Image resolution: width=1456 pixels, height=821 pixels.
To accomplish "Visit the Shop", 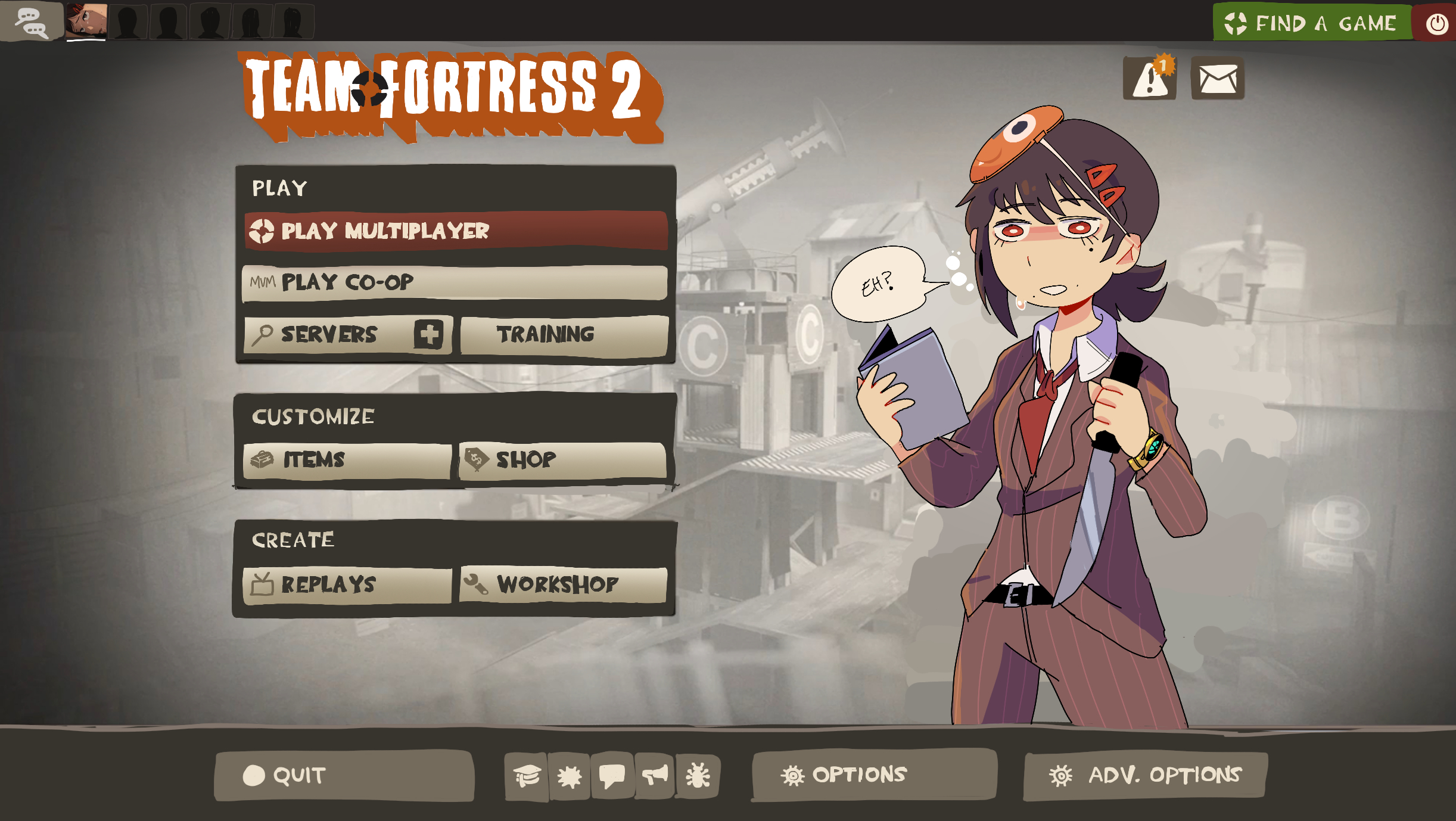I will click(x=562, y=460).
